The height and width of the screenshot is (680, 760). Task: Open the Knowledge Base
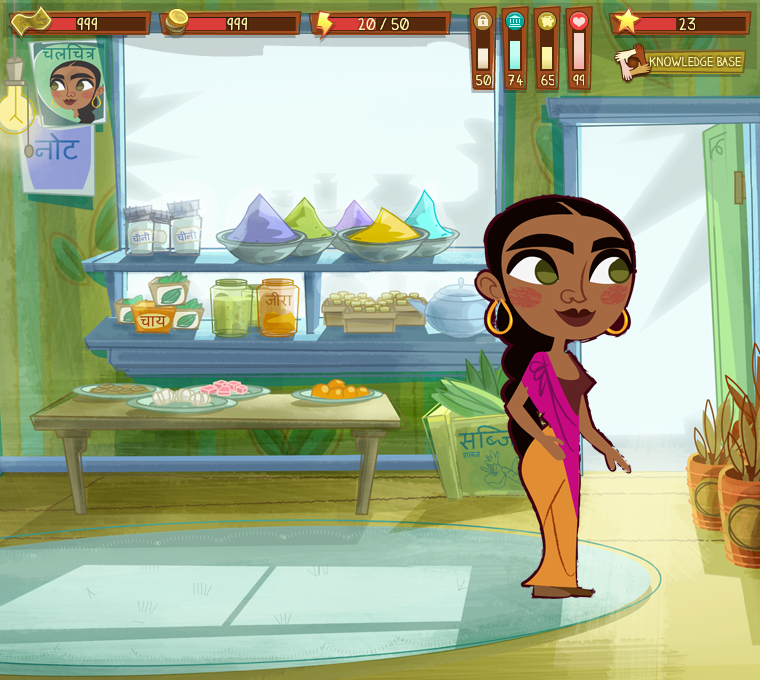[x=682, y=62]
